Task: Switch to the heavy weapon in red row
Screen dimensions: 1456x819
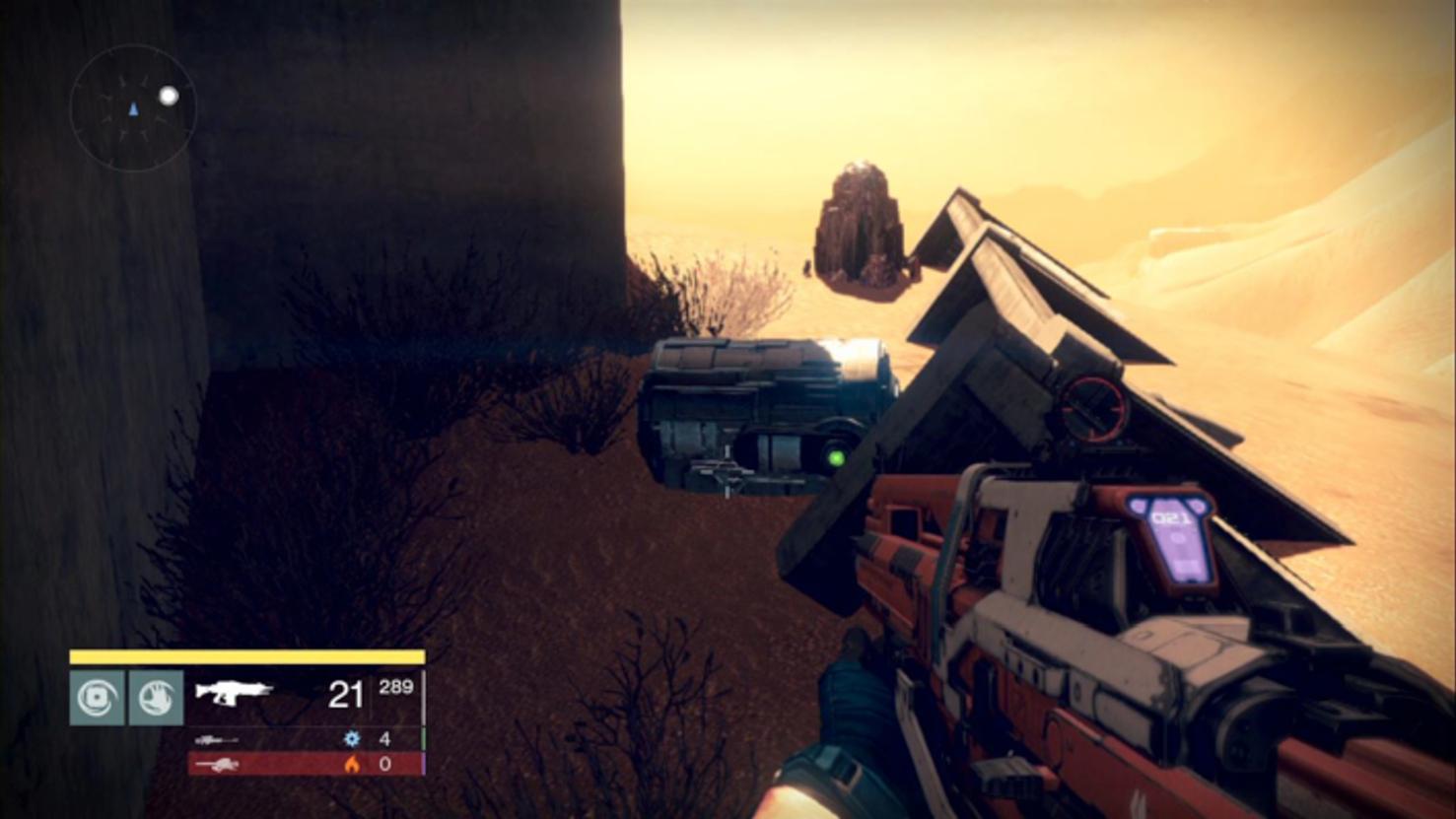Action: 217,764
